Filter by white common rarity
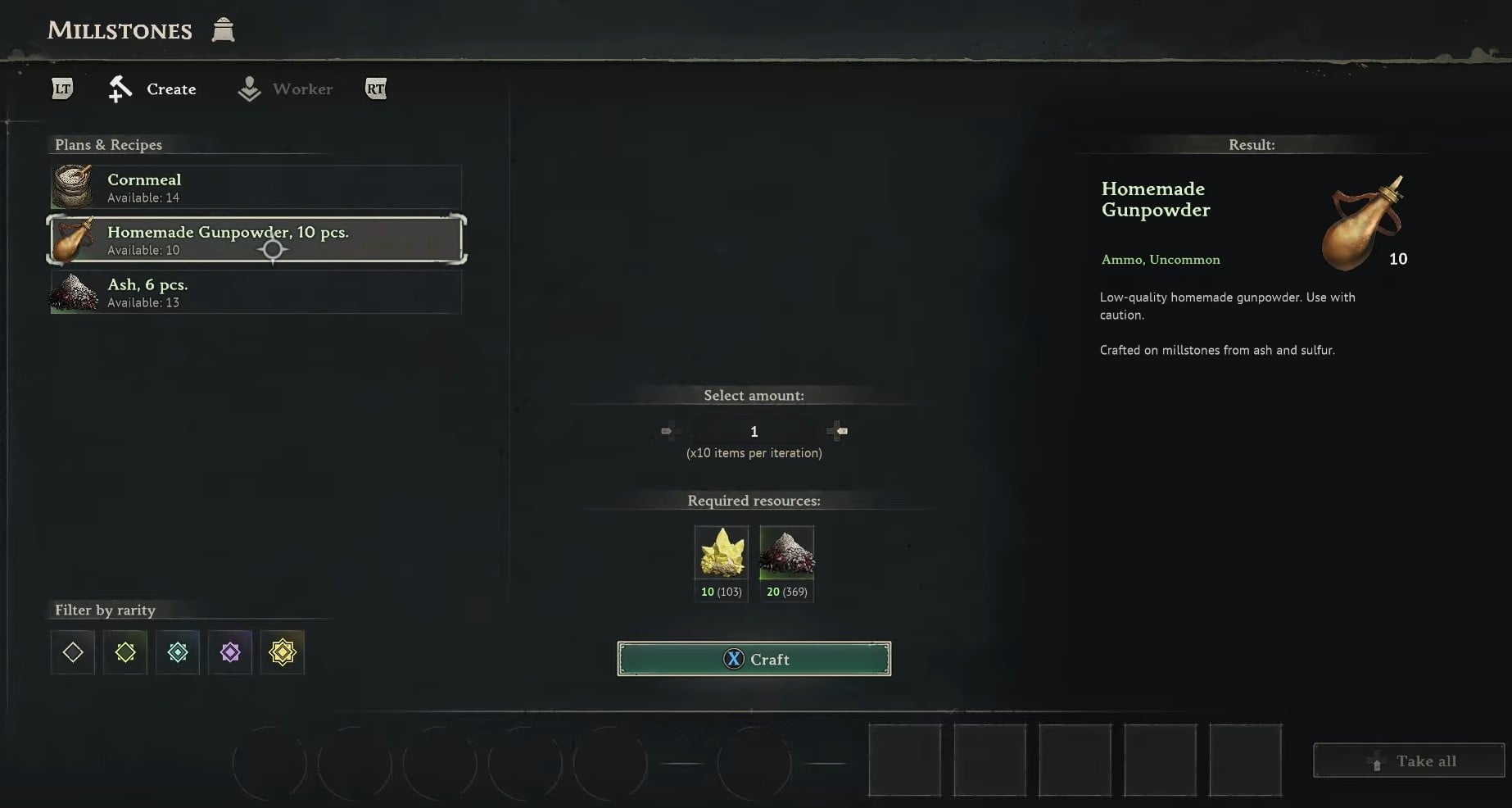1512x808 pixels. (73, 652)
